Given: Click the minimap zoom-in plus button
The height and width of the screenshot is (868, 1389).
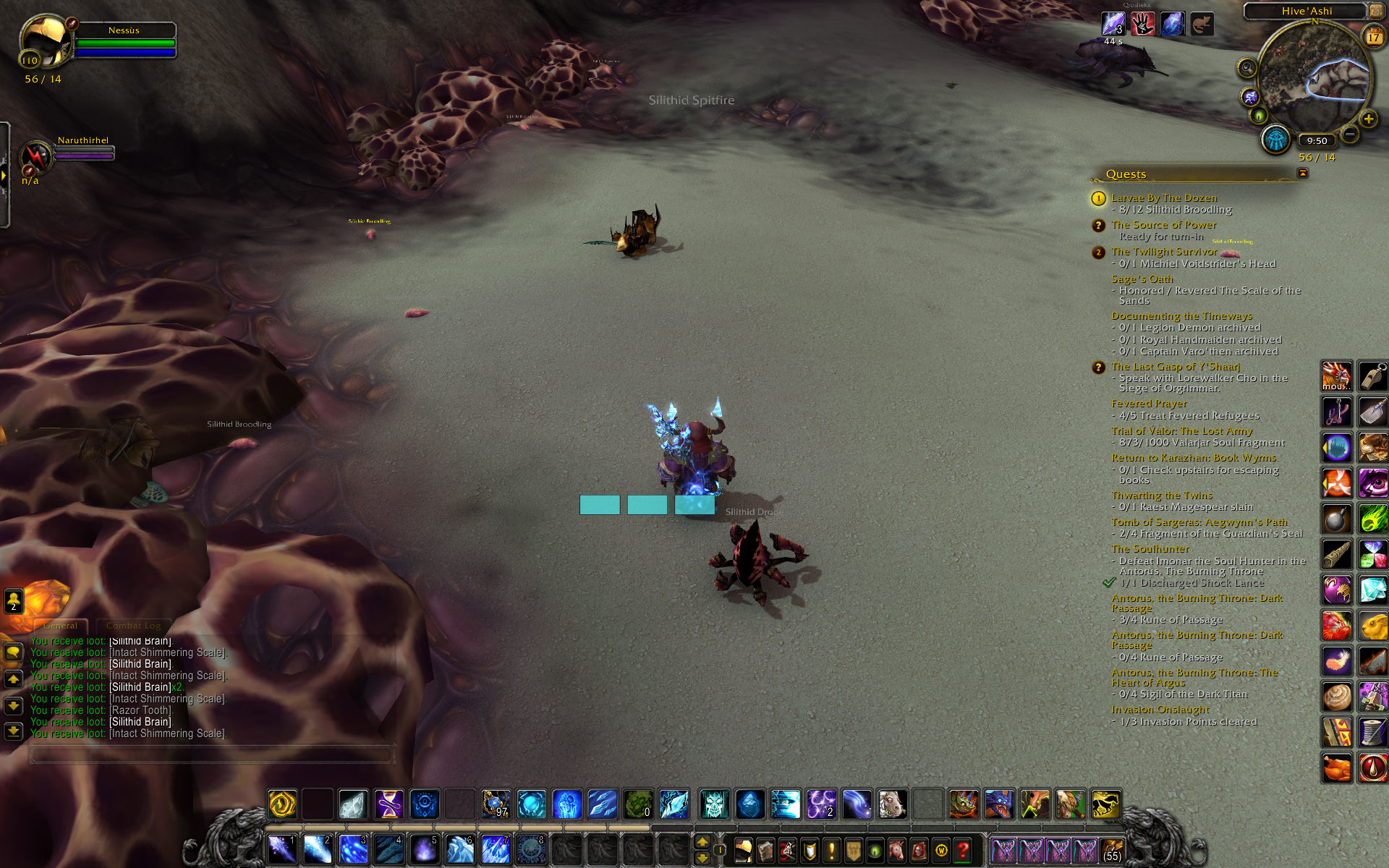Looking at the screenshot, I should pos(1368,119).
